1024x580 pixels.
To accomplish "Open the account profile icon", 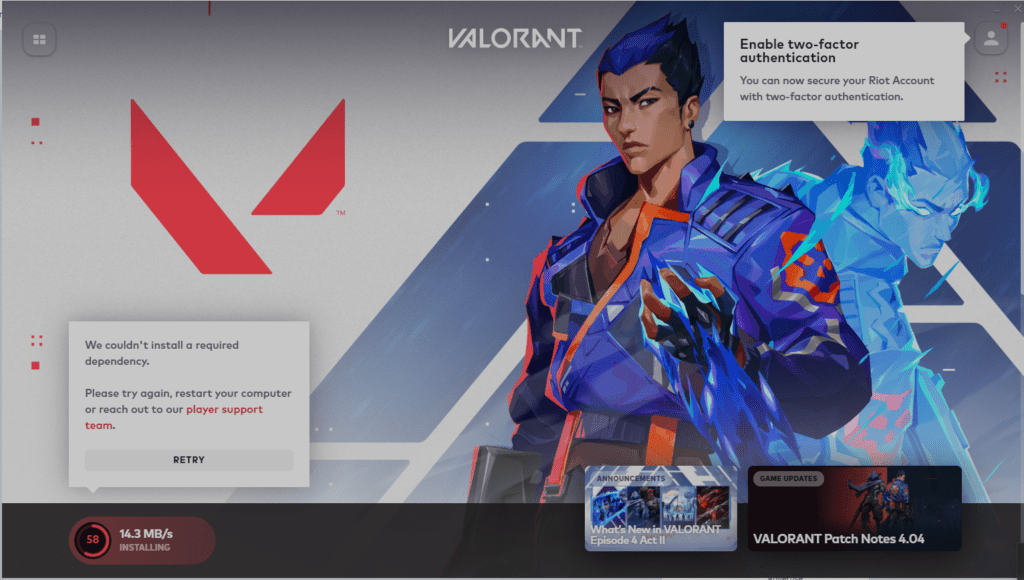I will tap(990, 39).
